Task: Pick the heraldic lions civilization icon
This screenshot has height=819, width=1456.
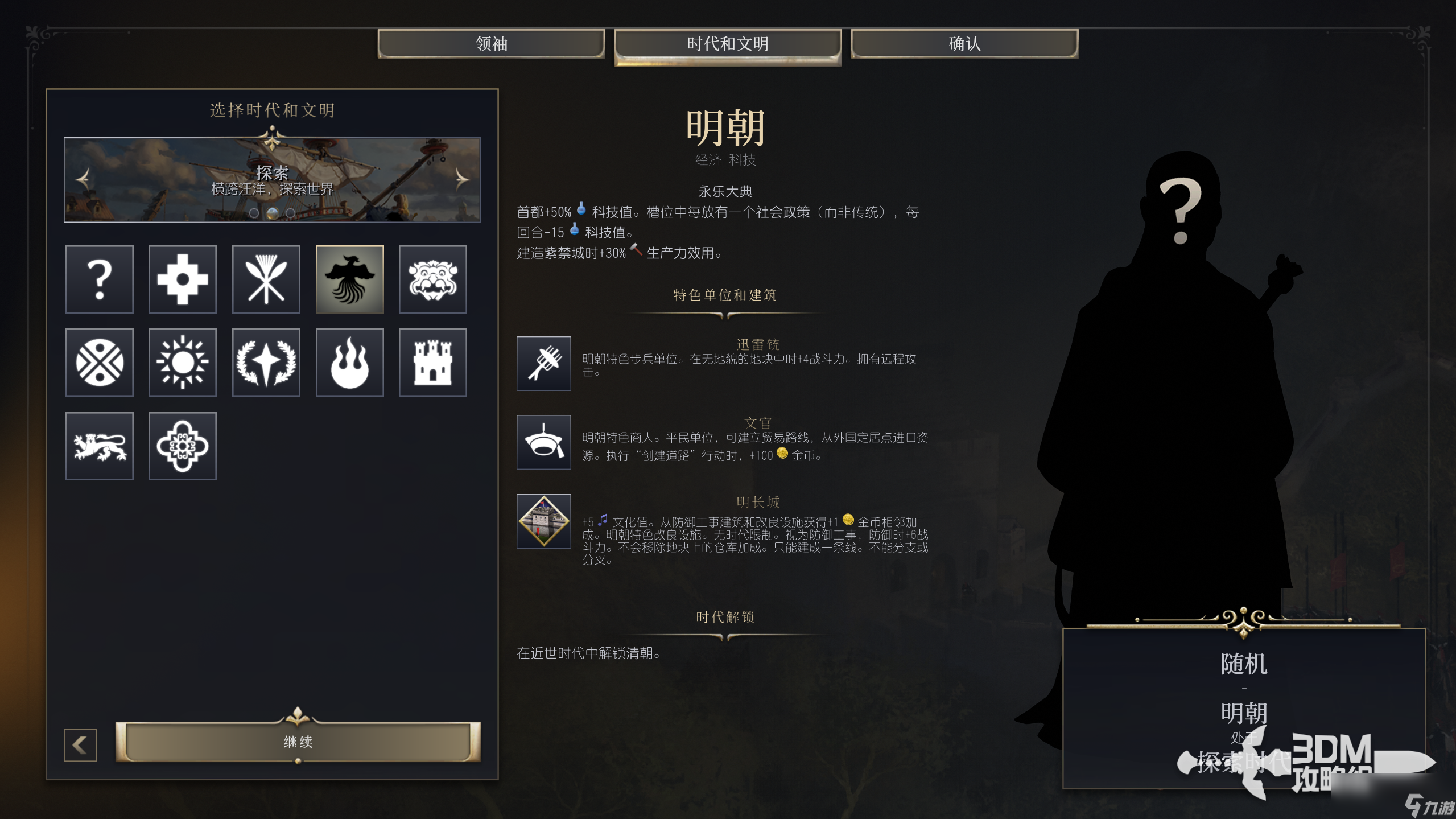Action: tap(100, 446)
